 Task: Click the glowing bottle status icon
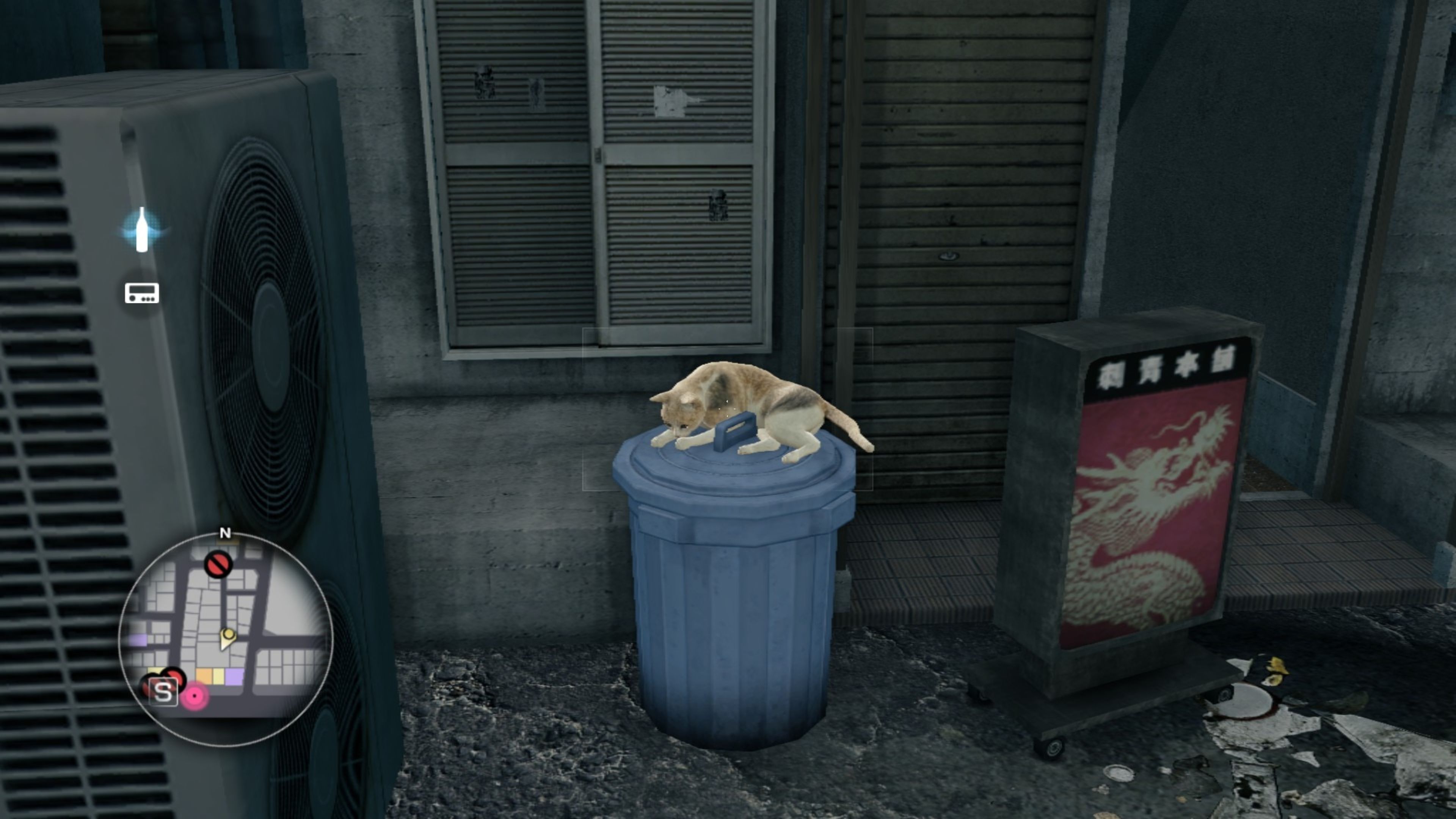click(142, 230)
